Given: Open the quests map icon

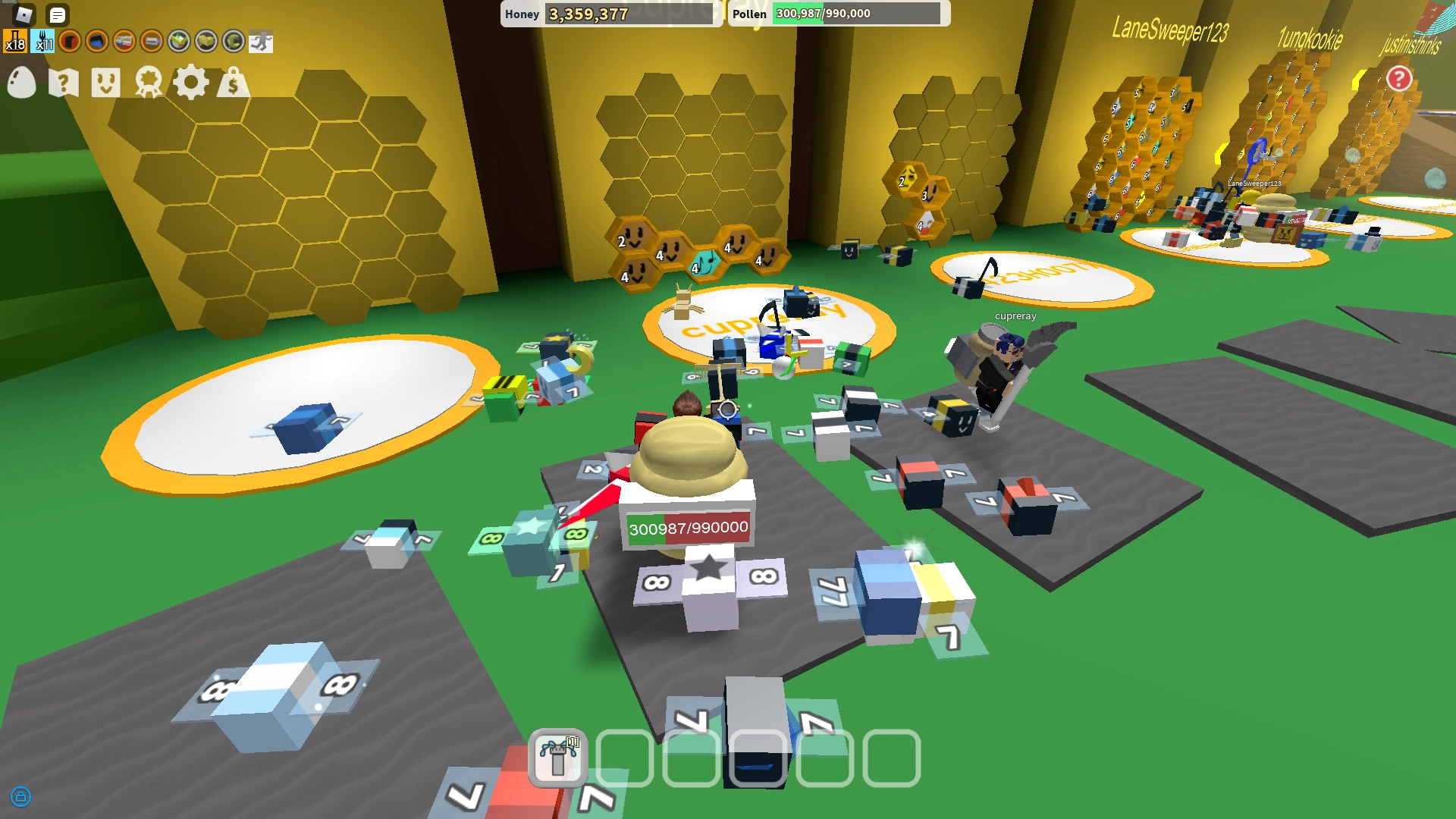Looking at the screenshot, I should [x=64, y=82].
